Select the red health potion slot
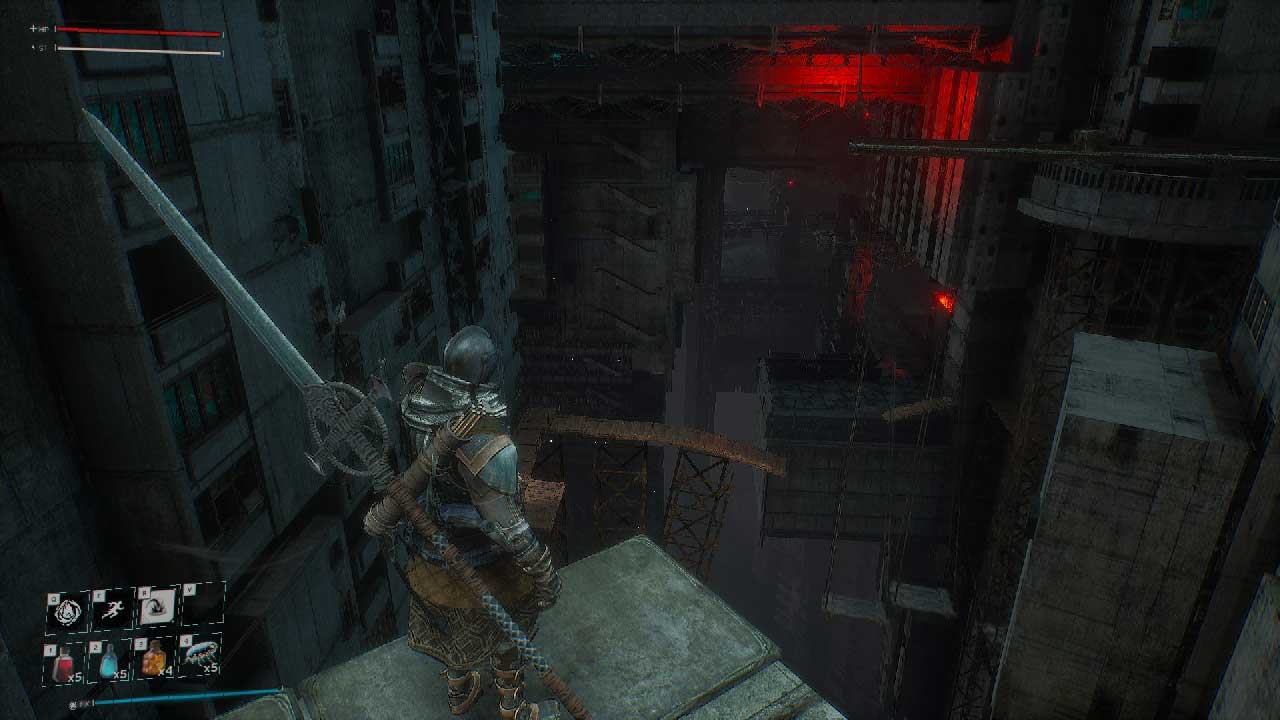The image size is (1280, 720). [66, 660]
